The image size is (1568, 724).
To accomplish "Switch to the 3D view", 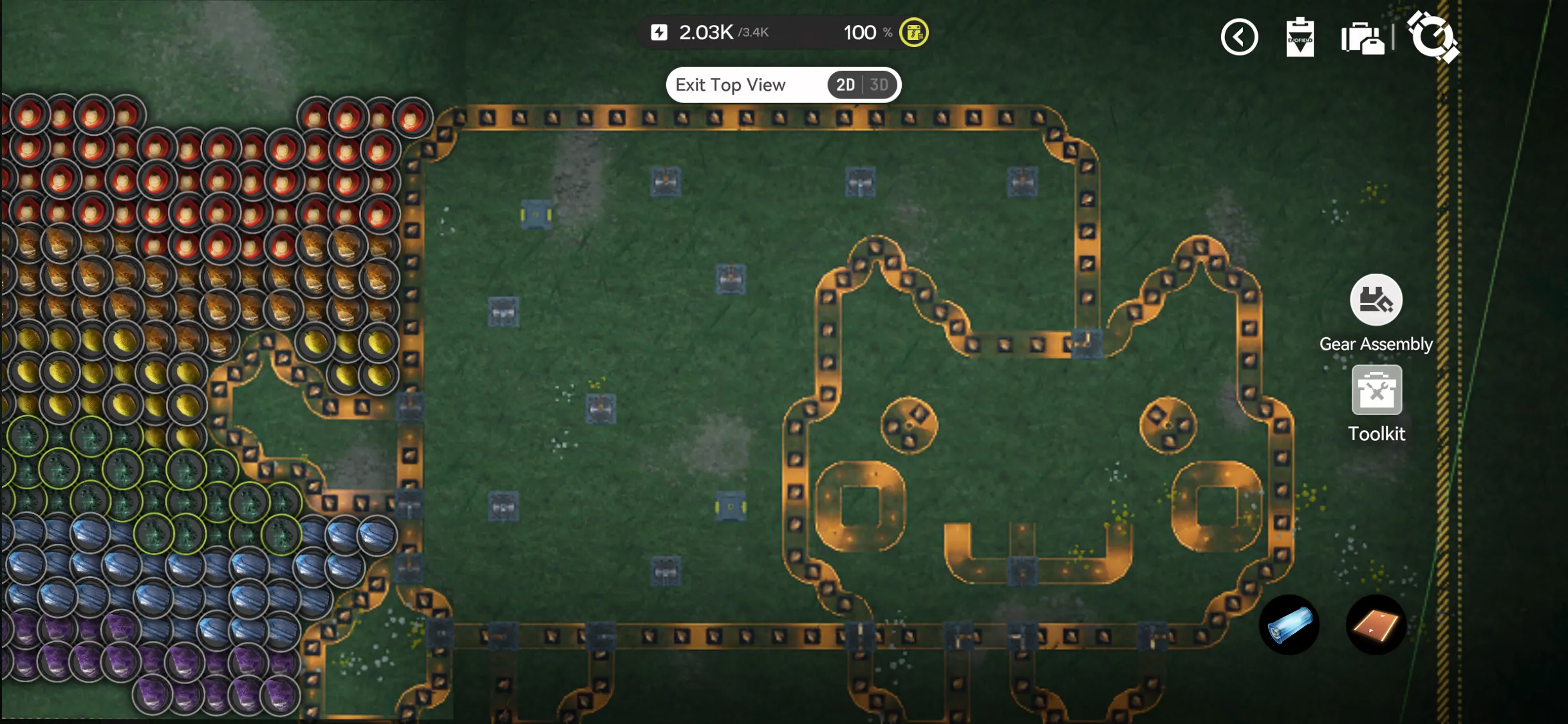I will [x=879, y=85].
